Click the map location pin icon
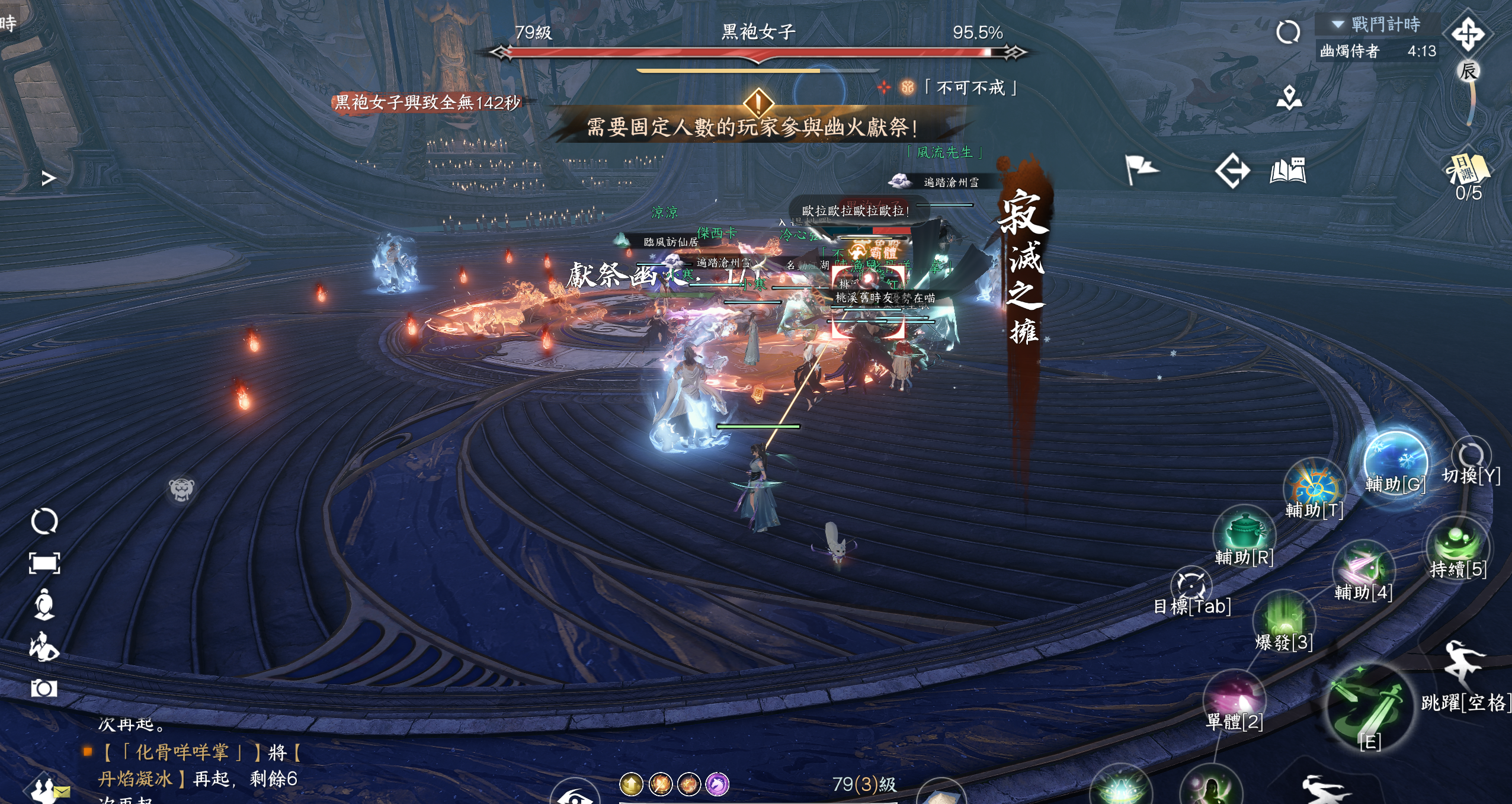 pos(1289,98)
